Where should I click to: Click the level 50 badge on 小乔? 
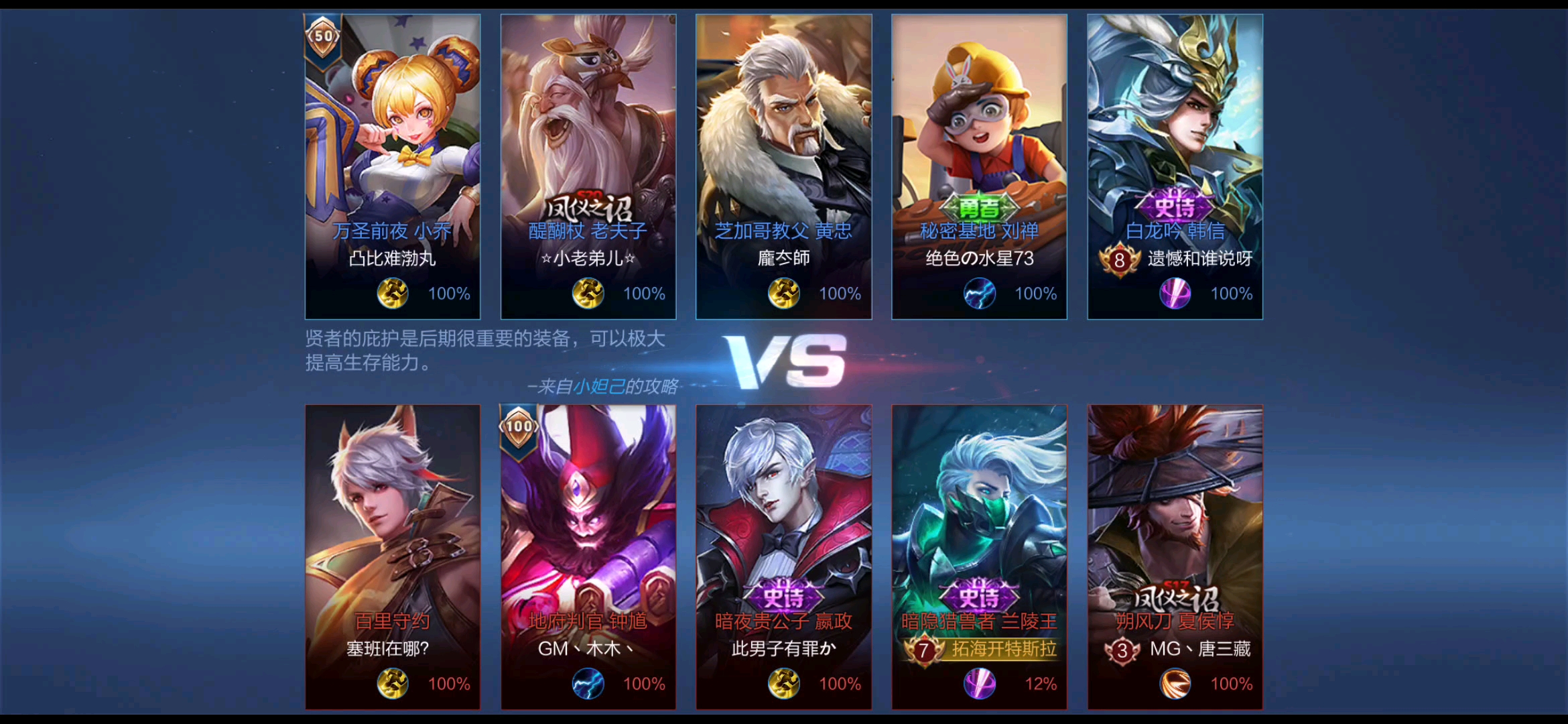(323, 36)
